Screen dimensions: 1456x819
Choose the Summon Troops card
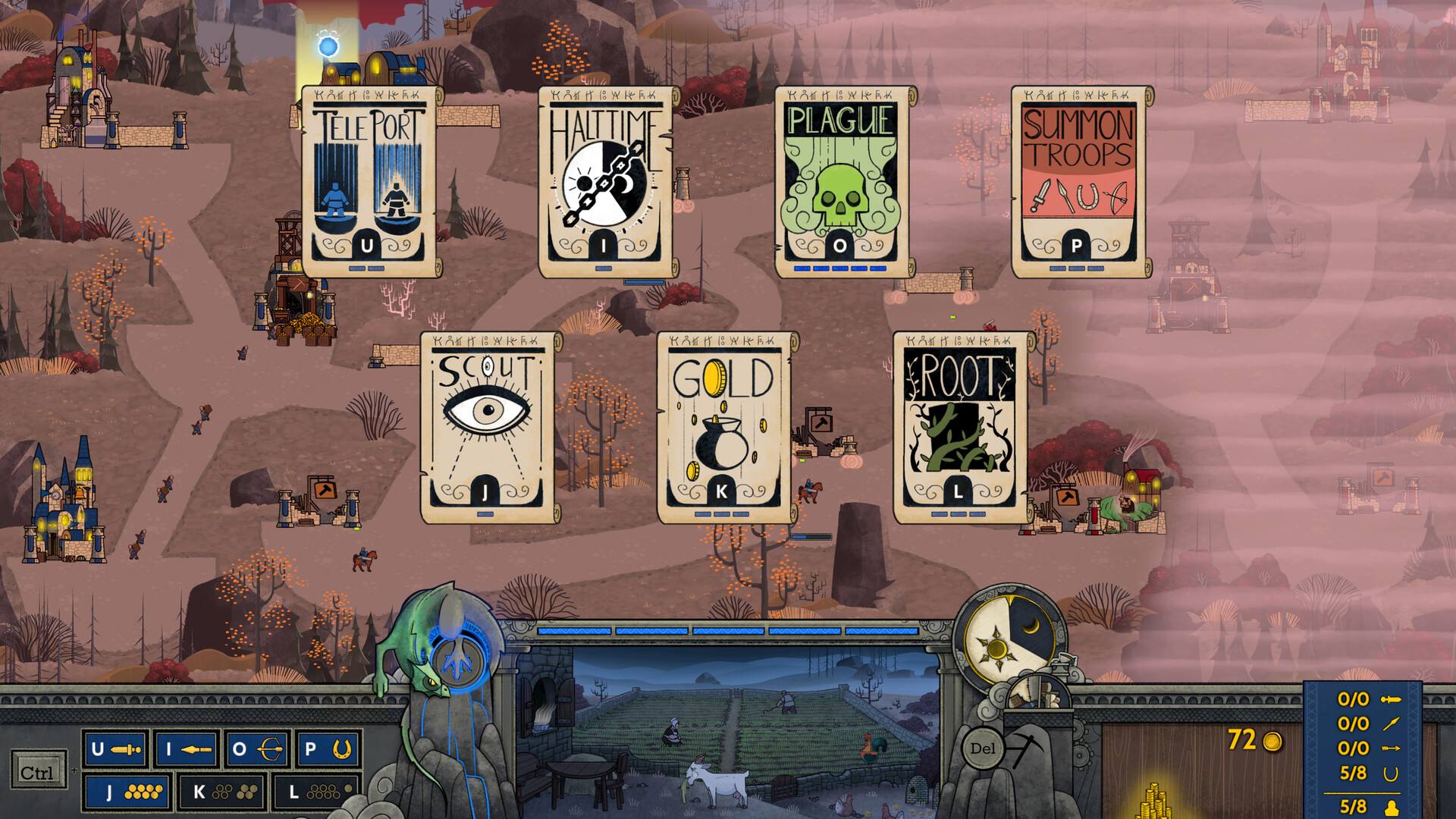coord(1077,180)
